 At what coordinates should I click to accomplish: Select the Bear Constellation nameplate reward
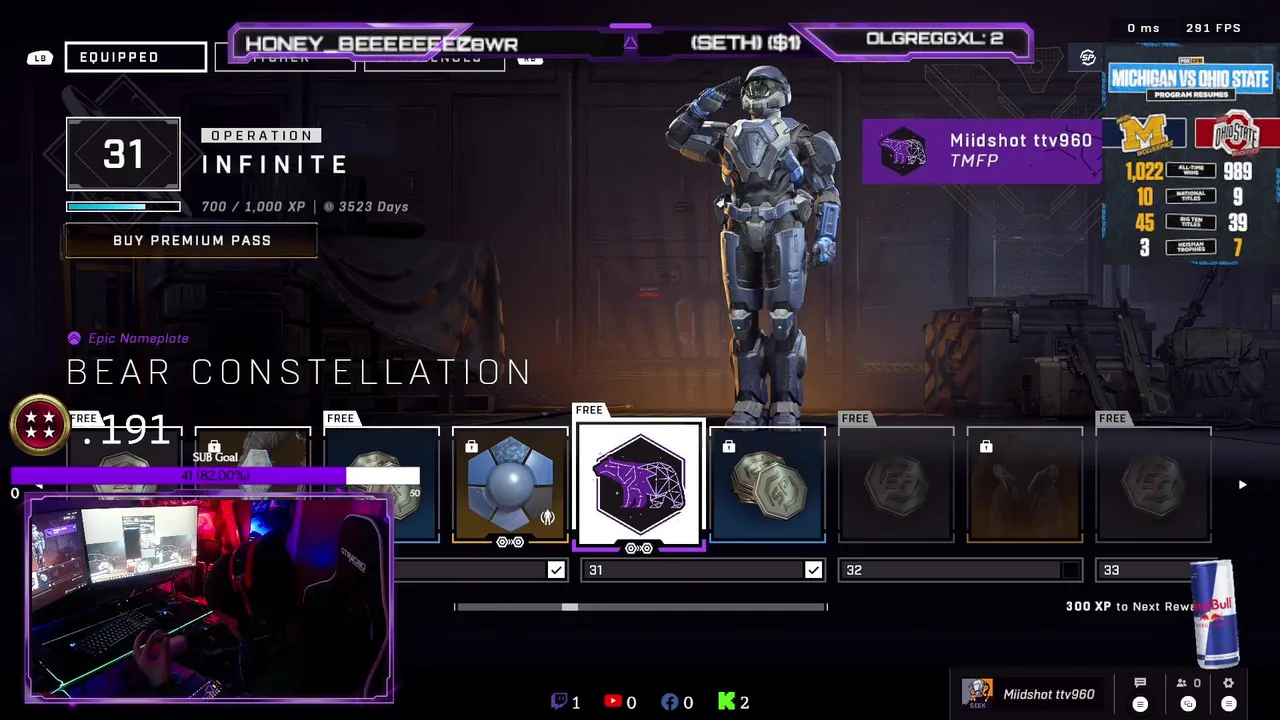[640, 484]
